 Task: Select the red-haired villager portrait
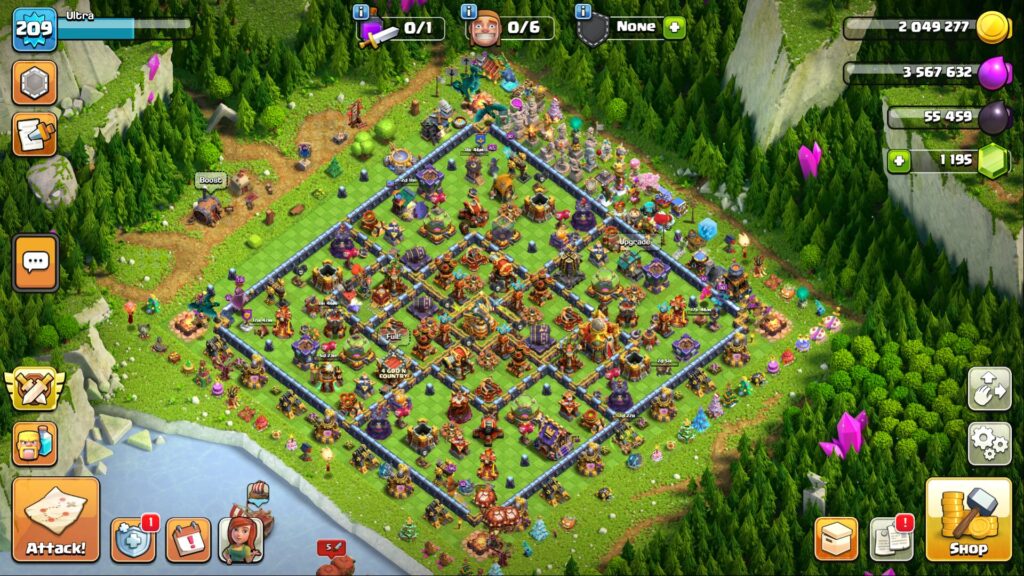[240, 539]
